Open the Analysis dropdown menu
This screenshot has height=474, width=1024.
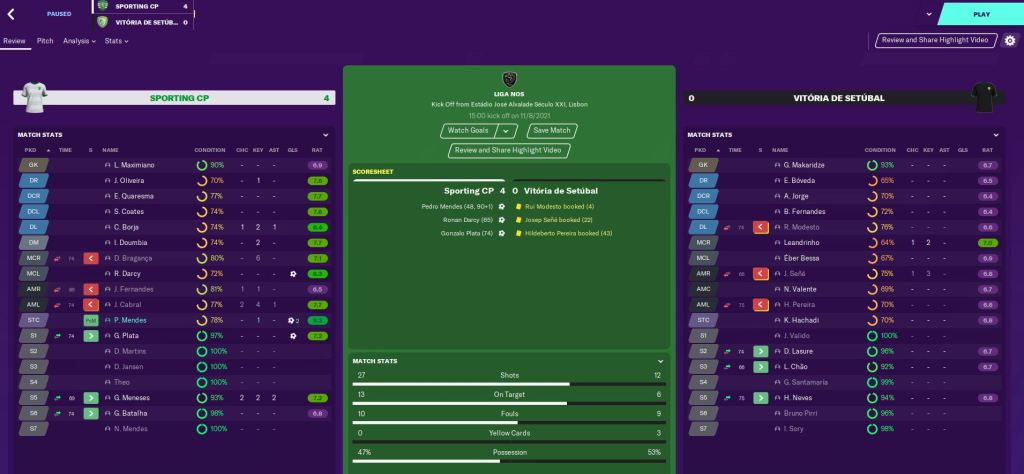pyautogui.click(x=79, y=41)
